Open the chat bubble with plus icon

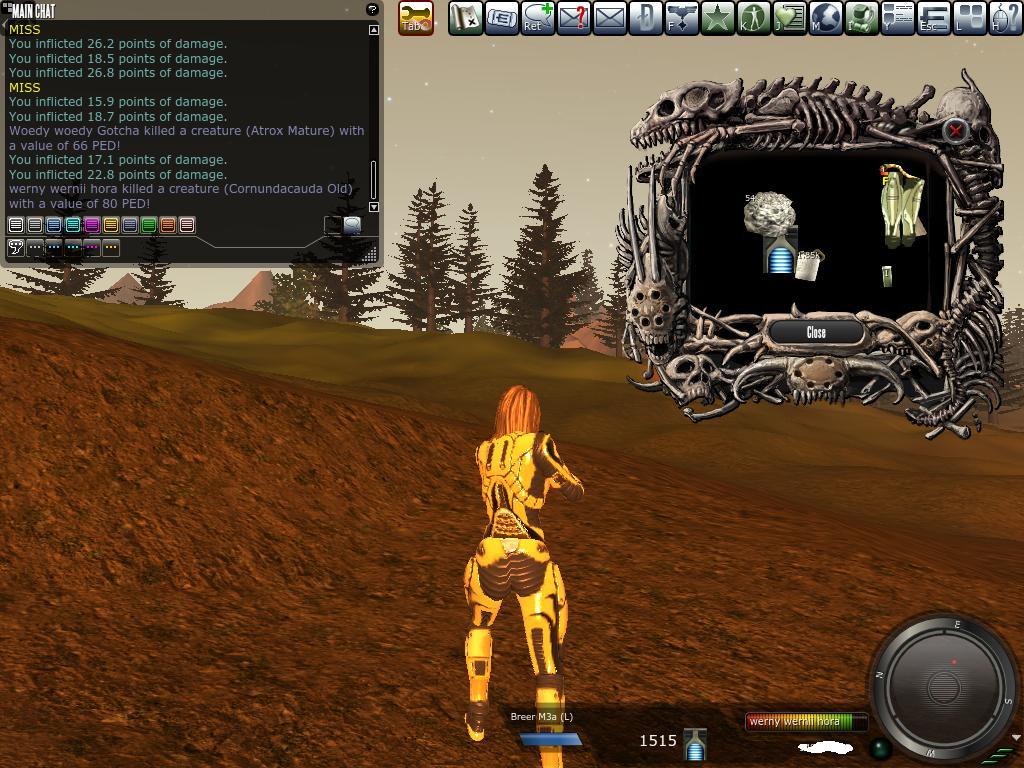click(x=537, y=17)
